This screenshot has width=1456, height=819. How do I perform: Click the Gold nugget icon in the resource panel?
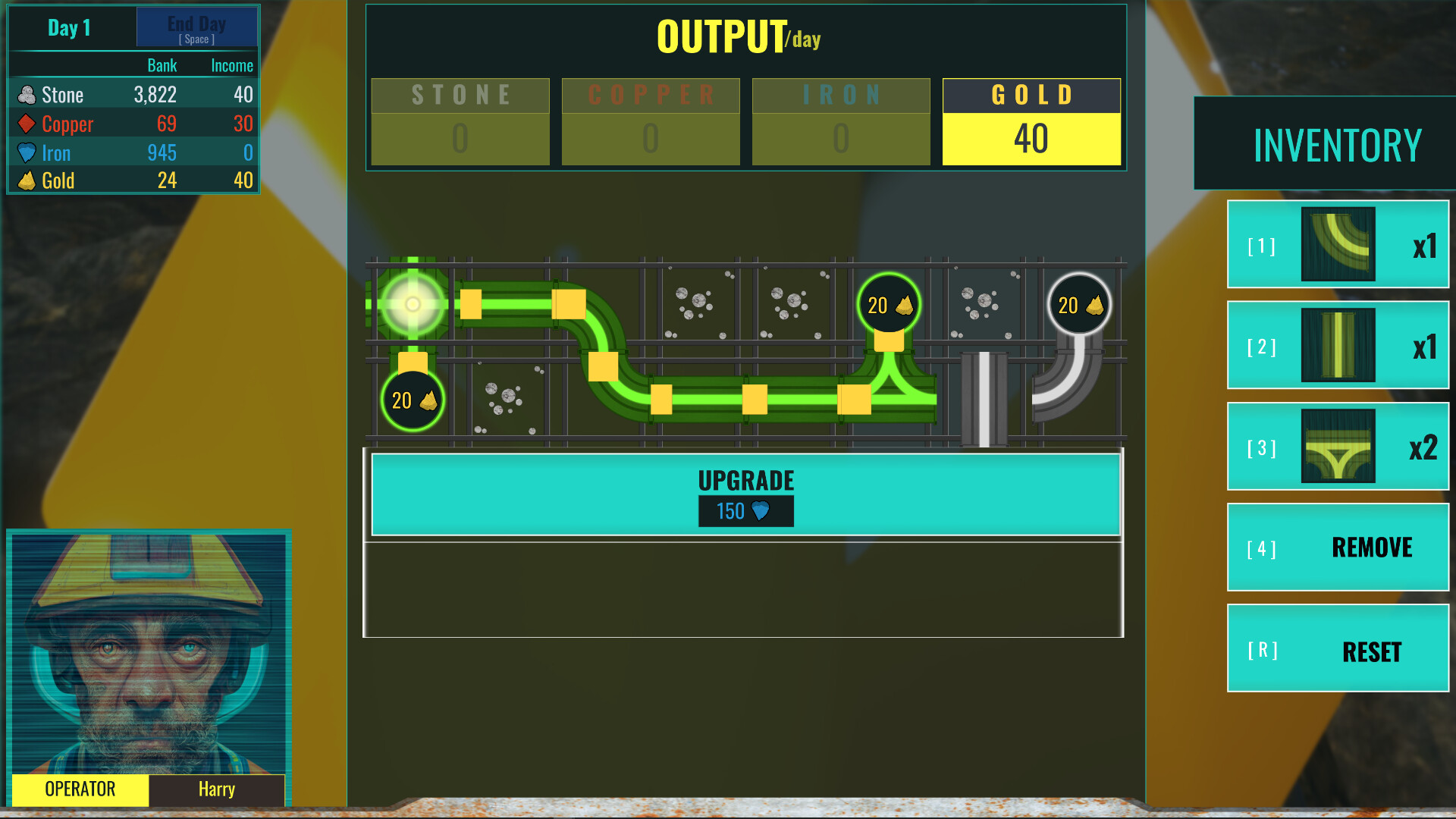[x=27, y=180]
